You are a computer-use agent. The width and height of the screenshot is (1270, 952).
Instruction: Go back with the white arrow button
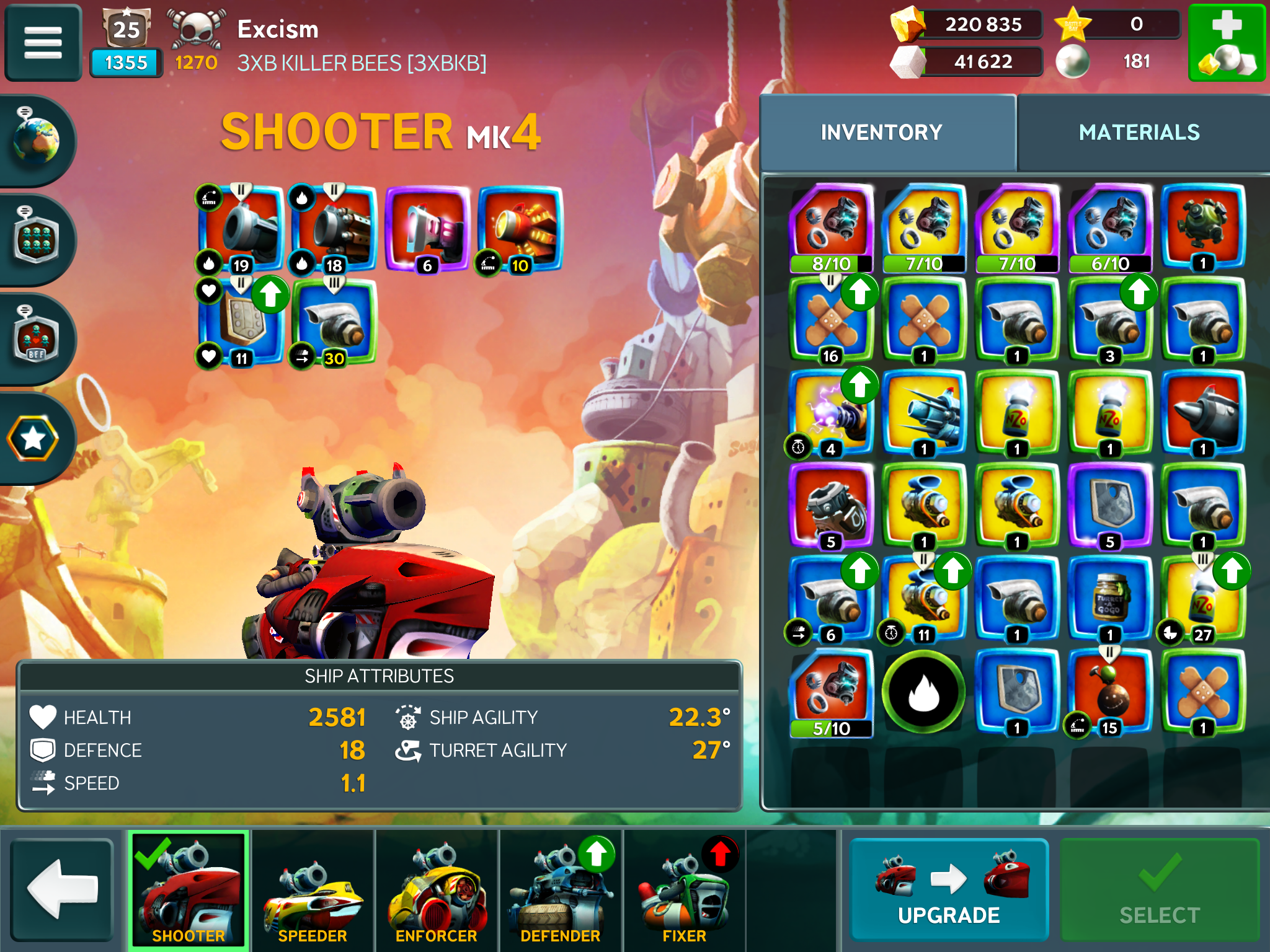[62, 888]
